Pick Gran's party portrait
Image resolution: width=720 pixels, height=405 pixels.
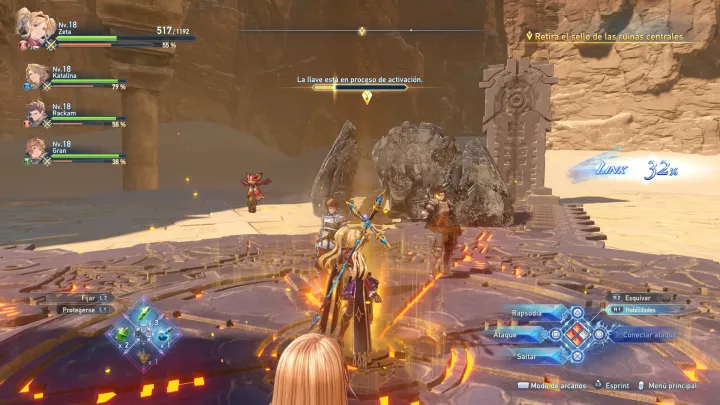(37, 149)
